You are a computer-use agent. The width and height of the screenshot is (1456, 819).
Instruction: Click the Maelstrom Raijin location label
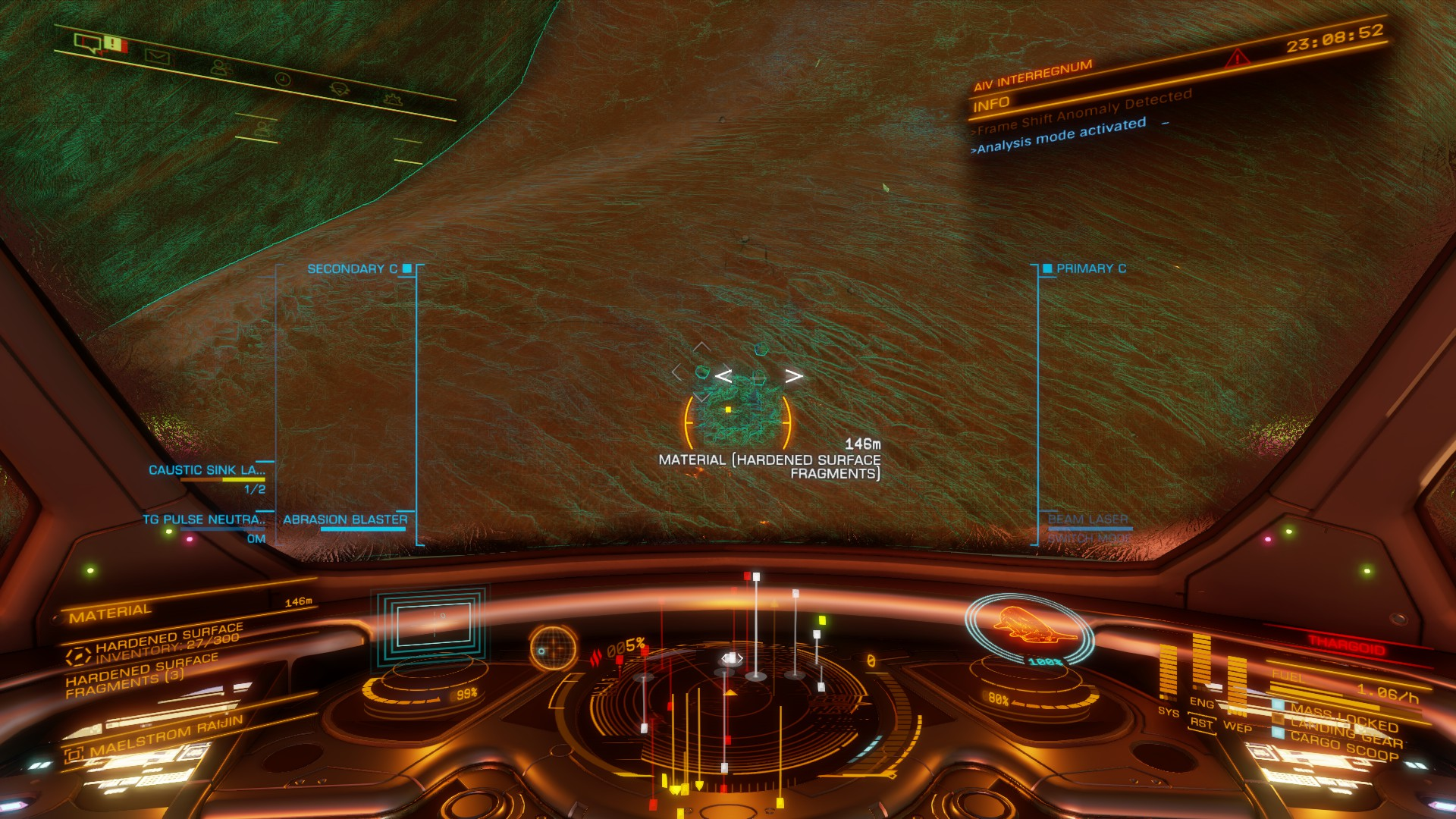point(166,735)
